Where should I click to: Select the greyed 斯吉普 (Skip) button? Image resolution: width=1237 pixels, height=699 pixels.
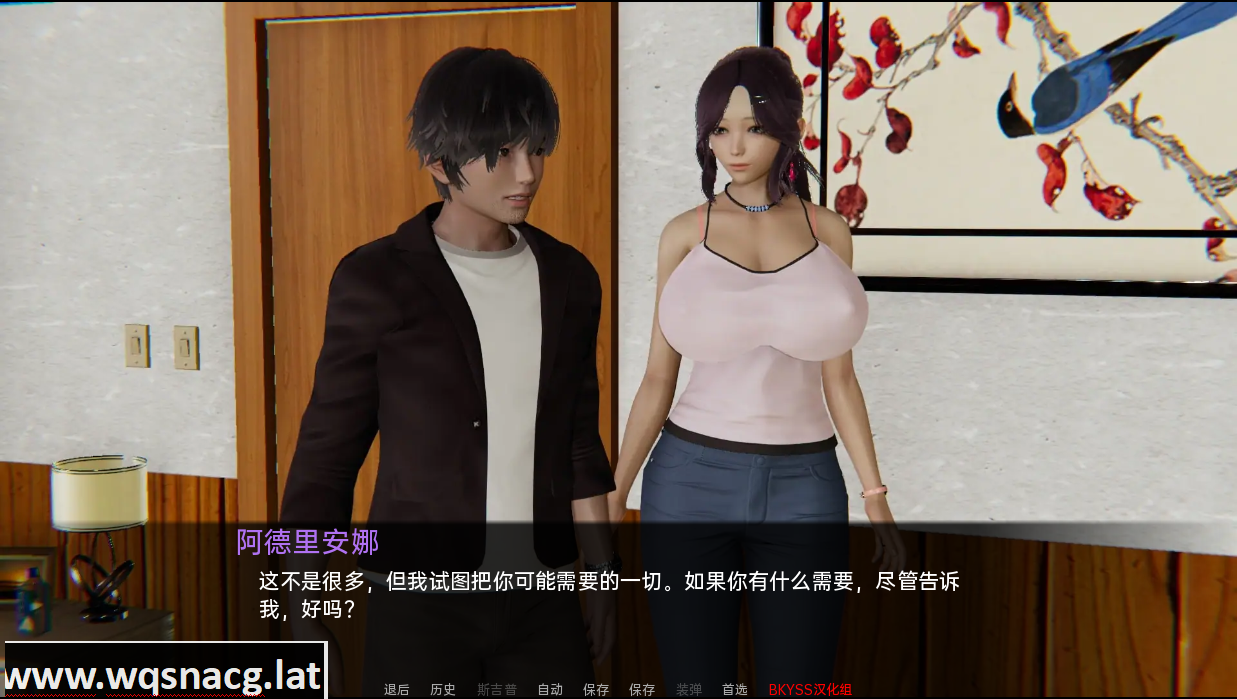[497, 689]
